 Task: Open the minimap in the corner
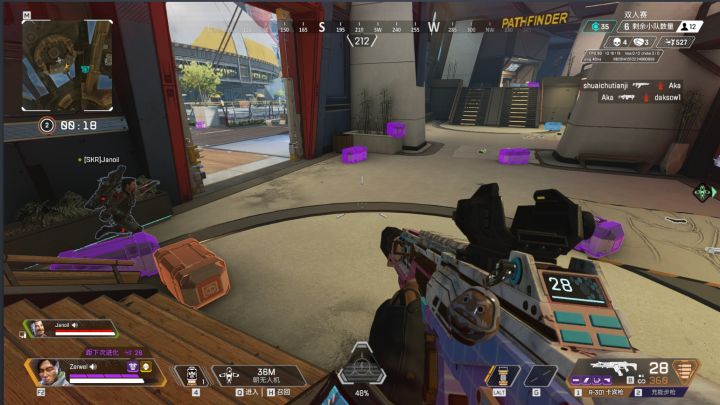(66, 63)
